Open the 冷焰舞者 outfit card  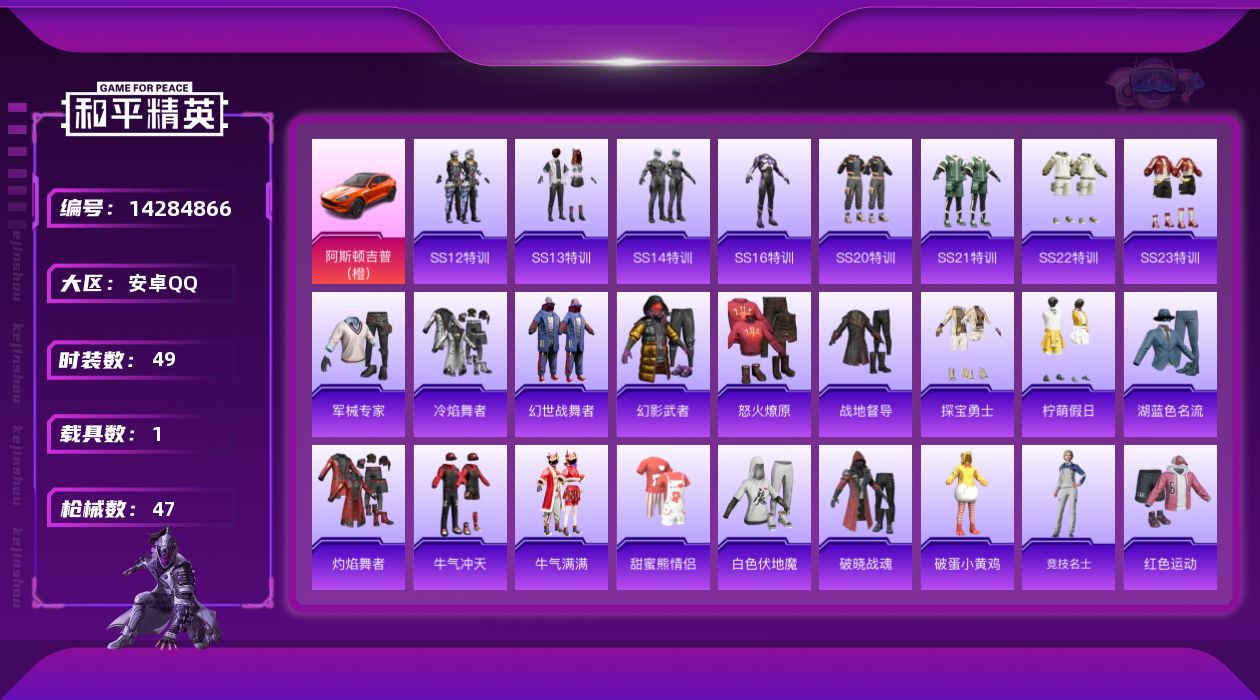460,364
